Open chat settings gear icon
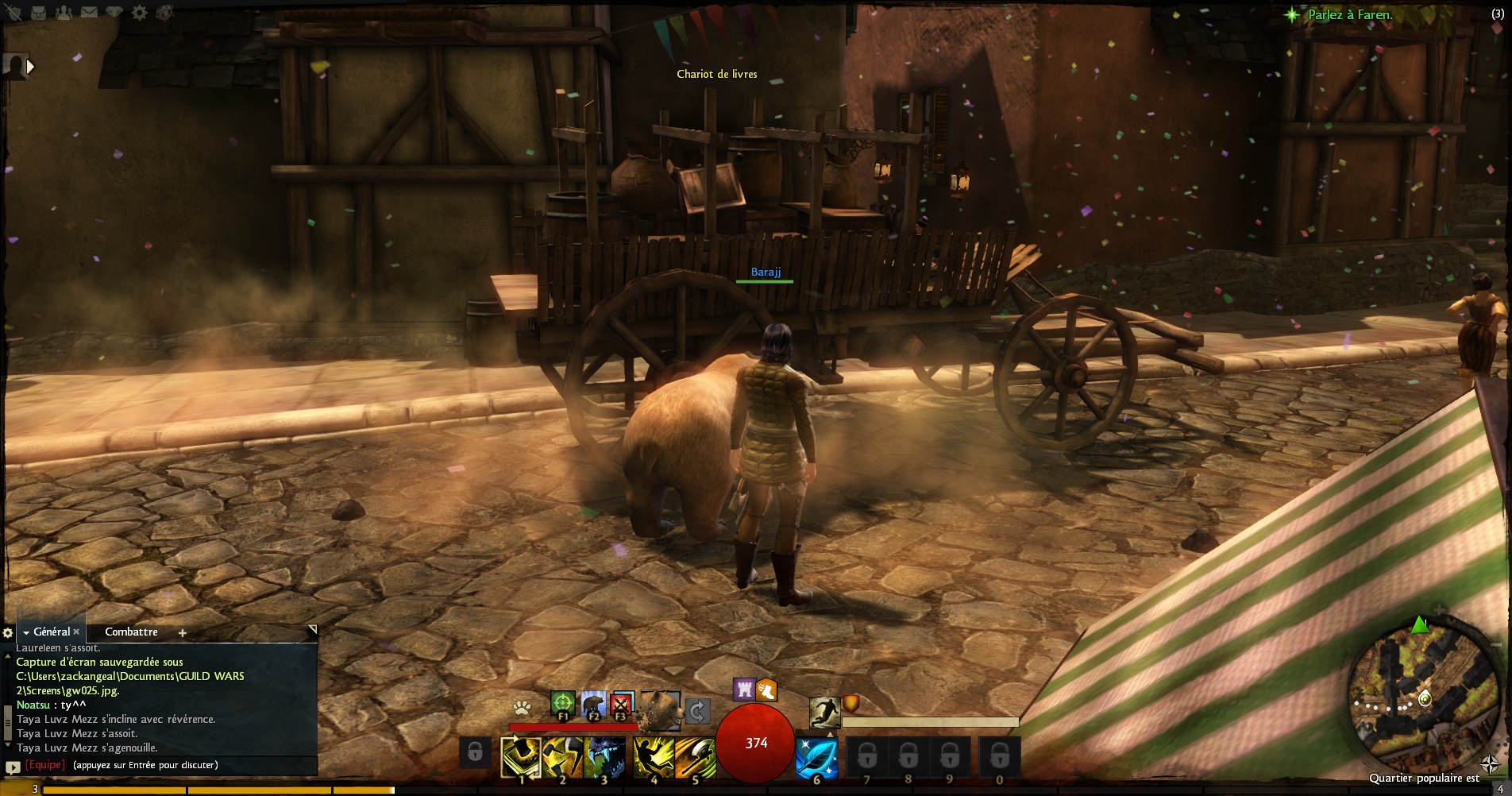Screen dimensions: 1512x796 [8, 632]
